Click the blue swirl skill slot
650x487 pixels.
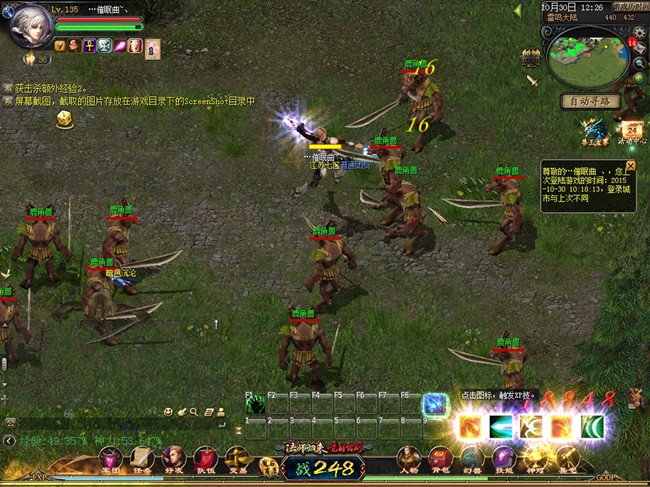coord(434,404)
